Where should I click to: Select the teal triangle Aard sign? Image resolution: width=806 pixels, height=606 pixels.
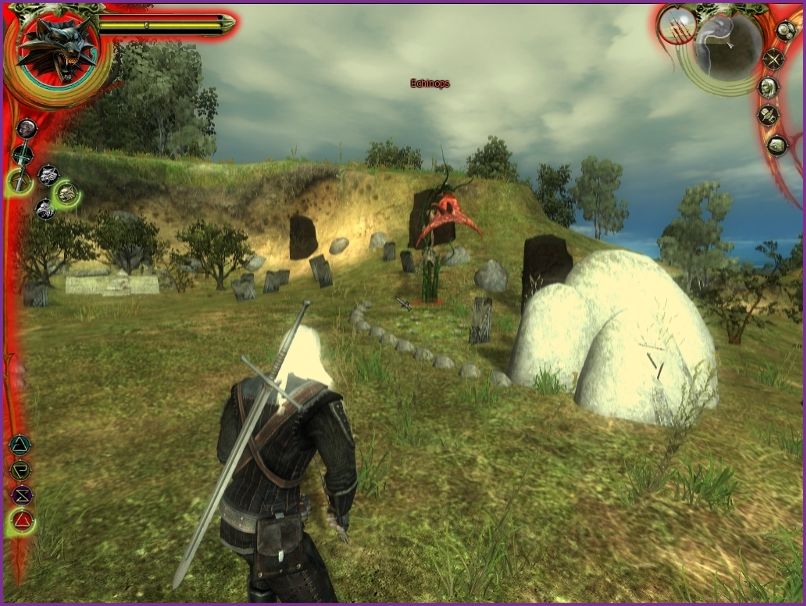tap(20, 445)
